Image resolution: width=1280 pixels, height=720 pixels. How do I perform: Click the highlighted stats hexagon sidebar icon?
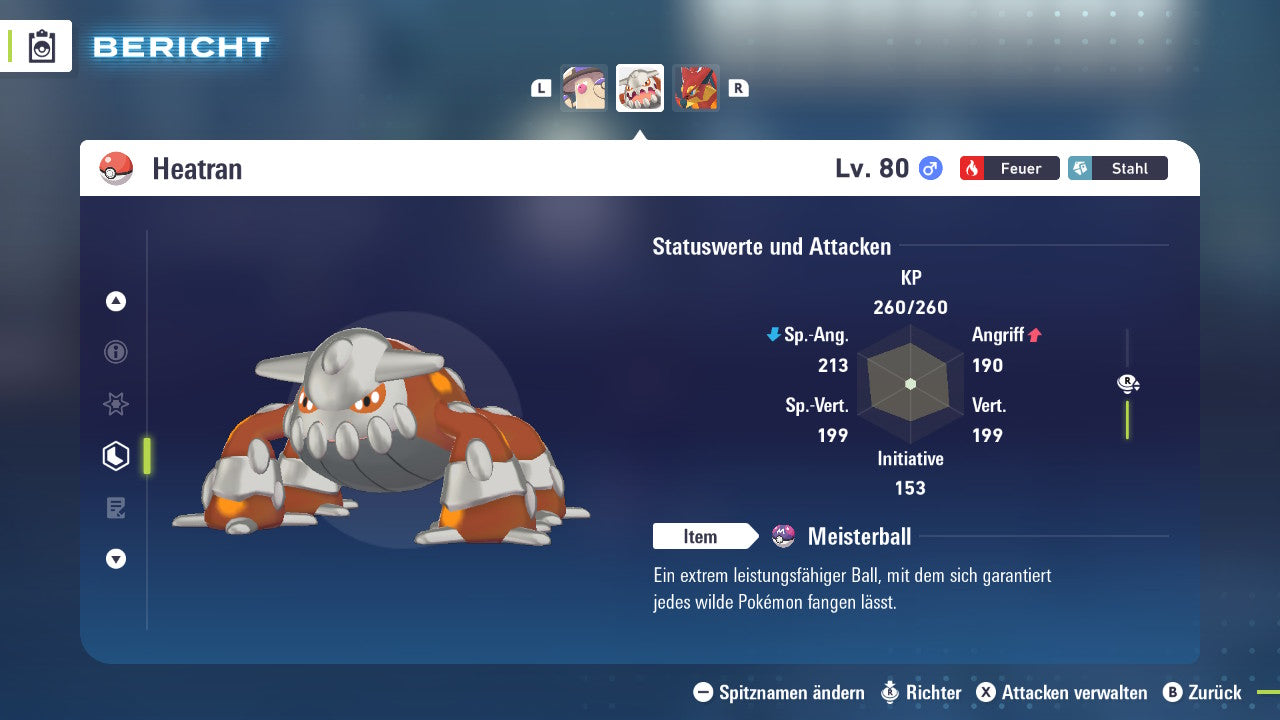[115, 455]
